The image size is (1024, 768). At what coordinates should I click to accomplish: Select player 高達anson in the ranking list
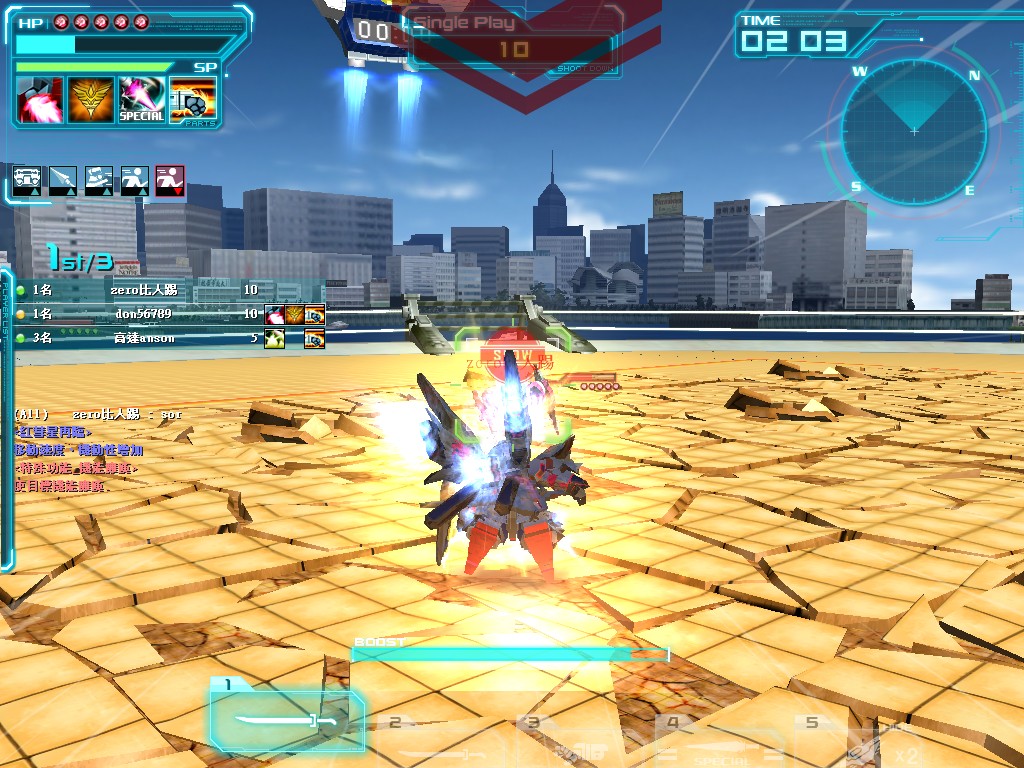tap(144, 339)
